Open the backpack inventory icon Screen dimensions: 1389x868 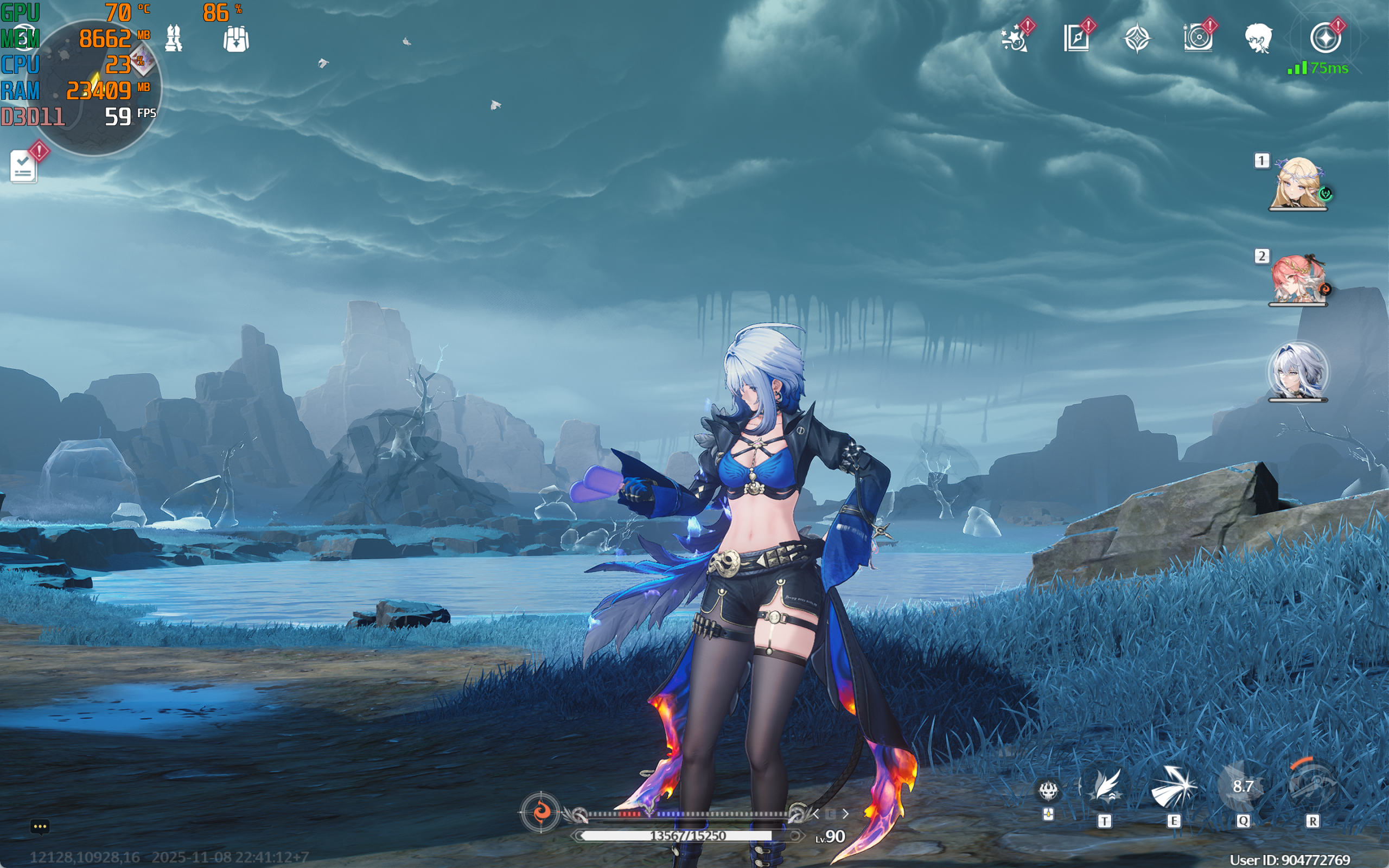tap(235, 39)
